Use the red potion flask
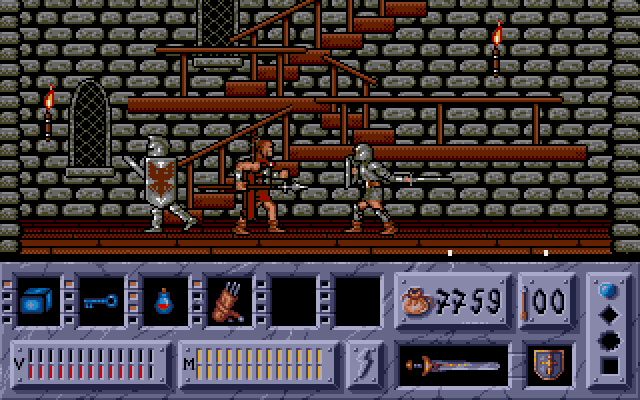The image size is (640, 400). click(x=163, y=301)
